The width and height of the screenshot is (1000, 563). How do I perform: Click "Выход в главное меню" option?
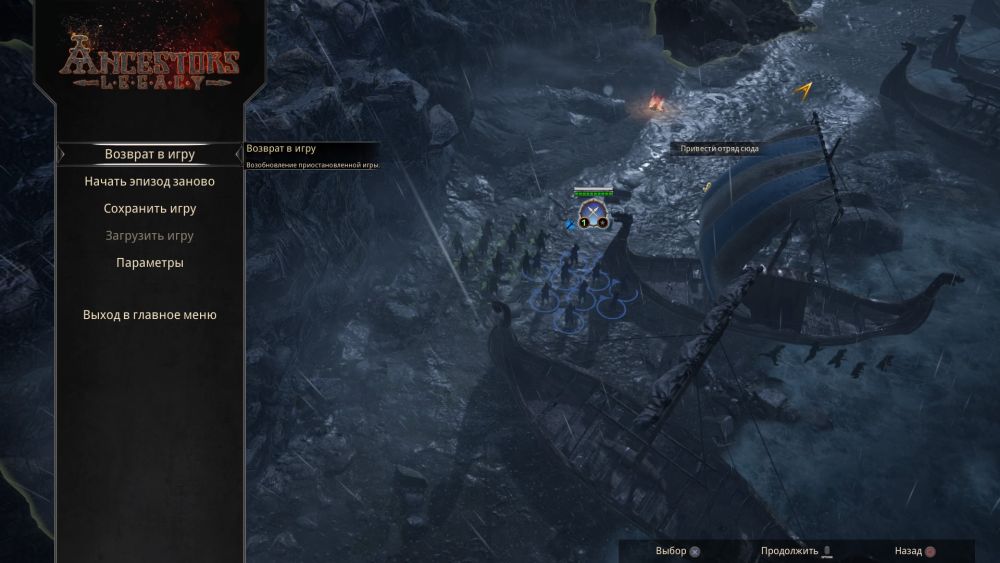pos(150,315)
